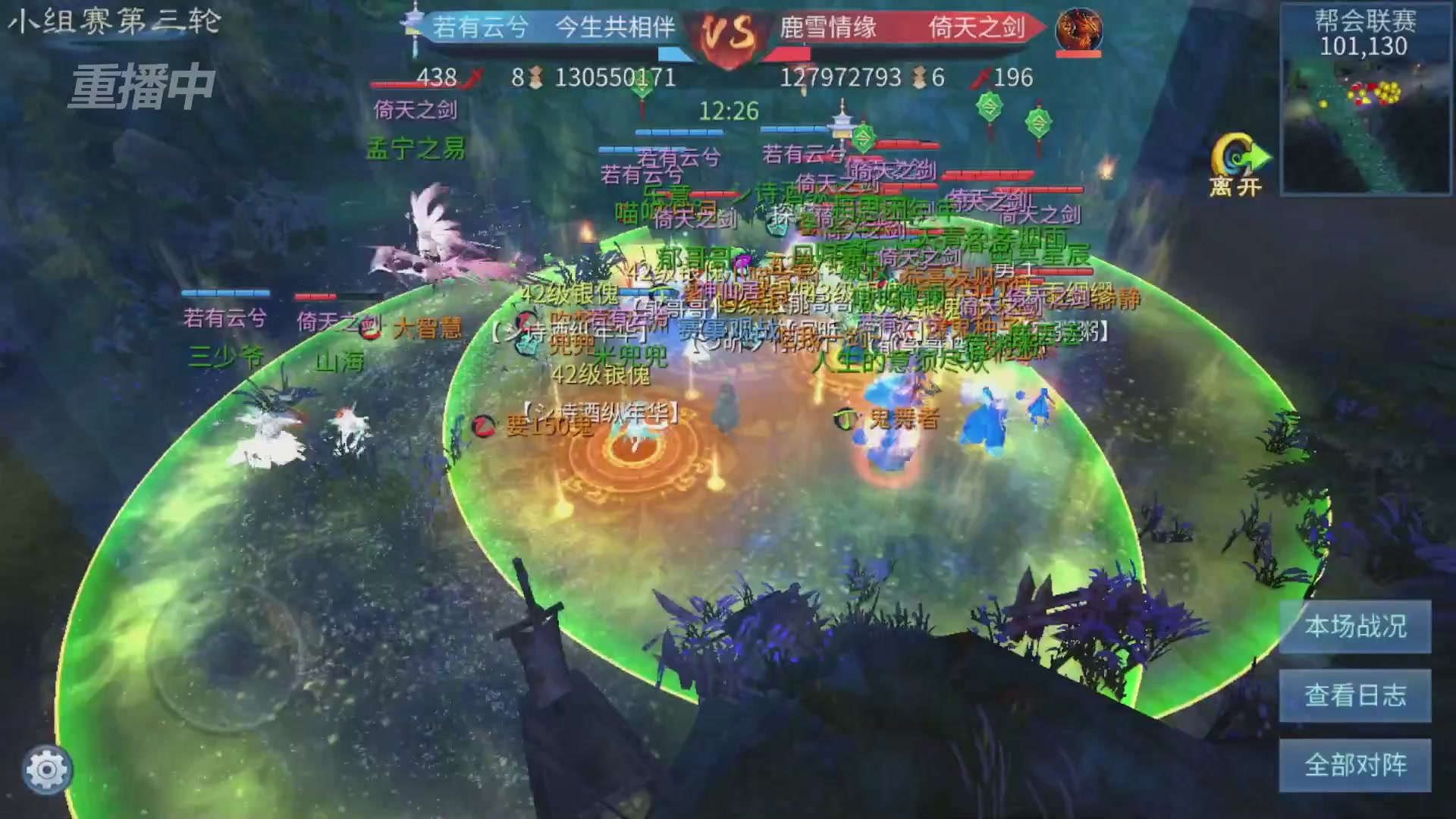Expand the 本场战况 battle status panel
Screen dimensions: 1456x819
[x=1354, y=627]
